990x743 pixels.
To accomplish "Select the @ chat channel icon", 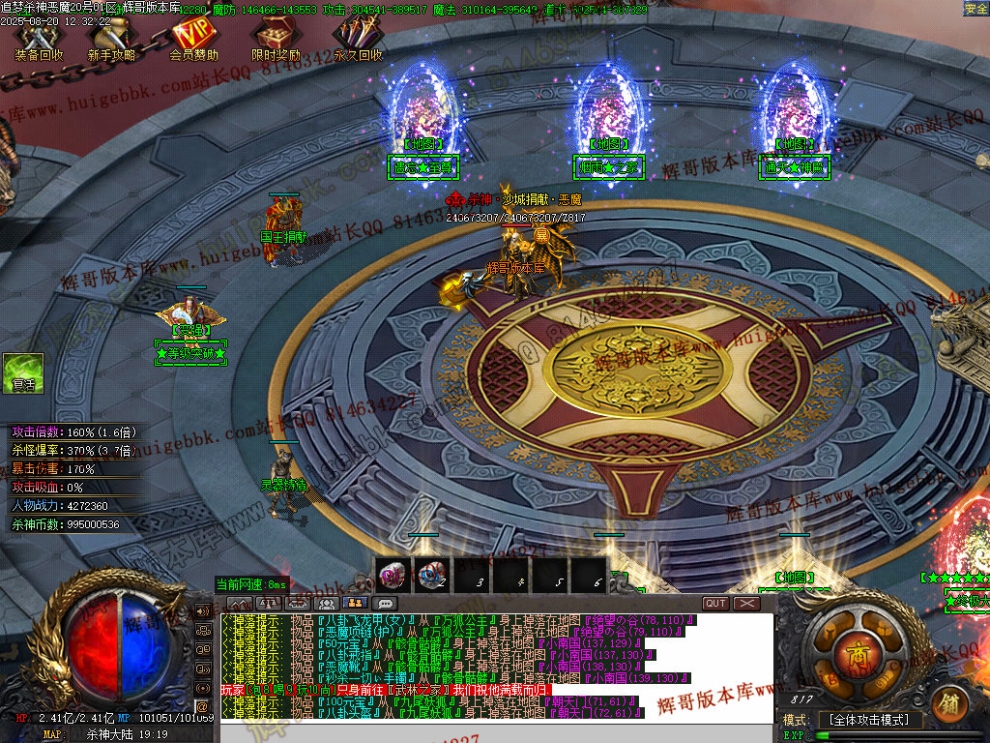I will [x=202, y=706].
